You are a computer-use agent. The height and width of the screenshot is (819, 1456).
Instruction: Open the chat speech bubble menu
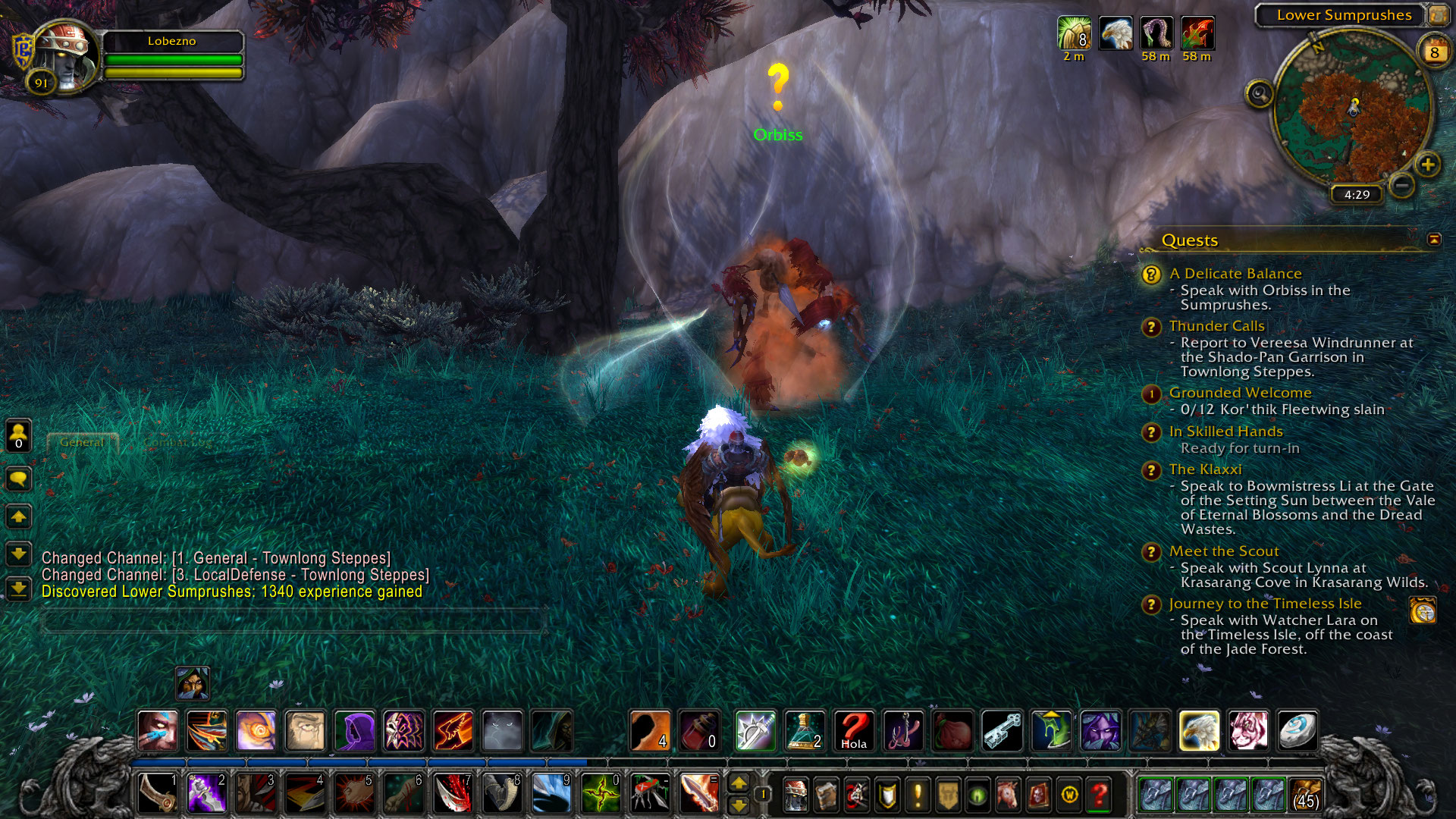pyautogui.click(x=18, y=479)
